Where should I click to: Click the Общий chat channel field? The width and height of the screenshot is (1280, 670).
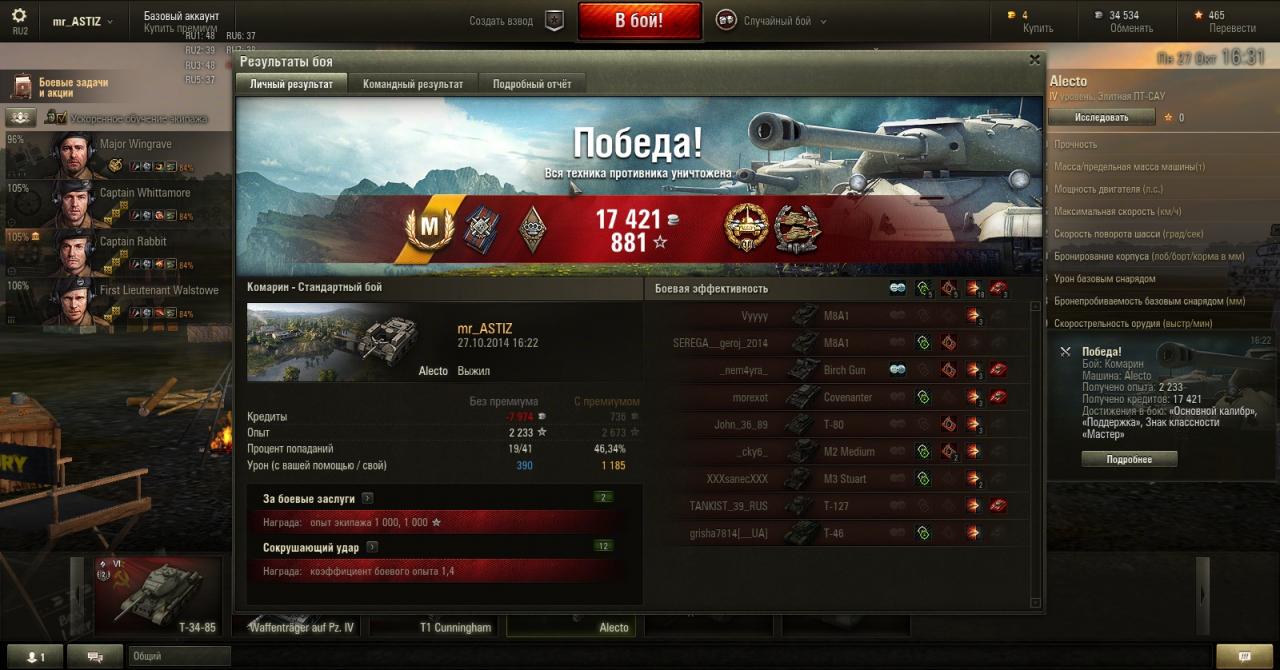tap(178, 656)
